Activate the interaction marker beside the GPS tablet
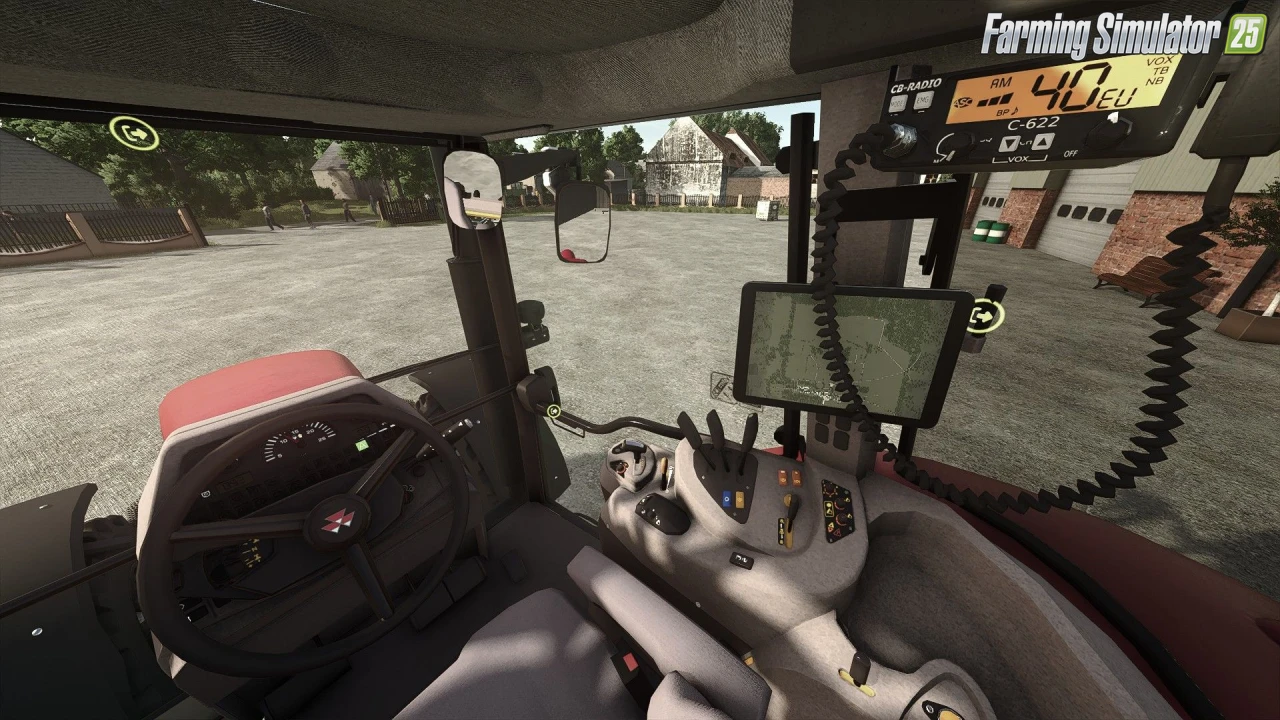This screenshot has height=720, width=1280. [985, 316]
